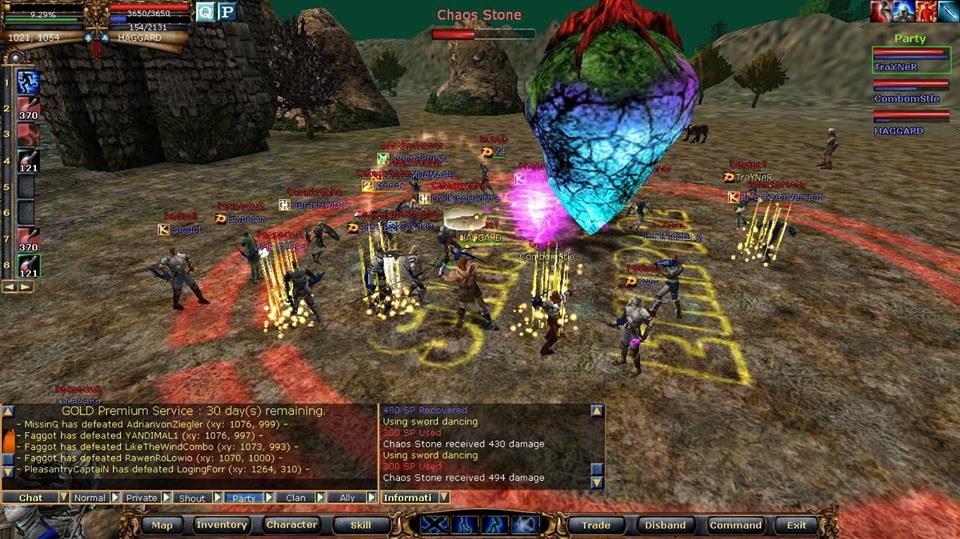Click the P button at top
This screenshot has height=539, width=960.
pyautogui.click(x=227, y=12)
